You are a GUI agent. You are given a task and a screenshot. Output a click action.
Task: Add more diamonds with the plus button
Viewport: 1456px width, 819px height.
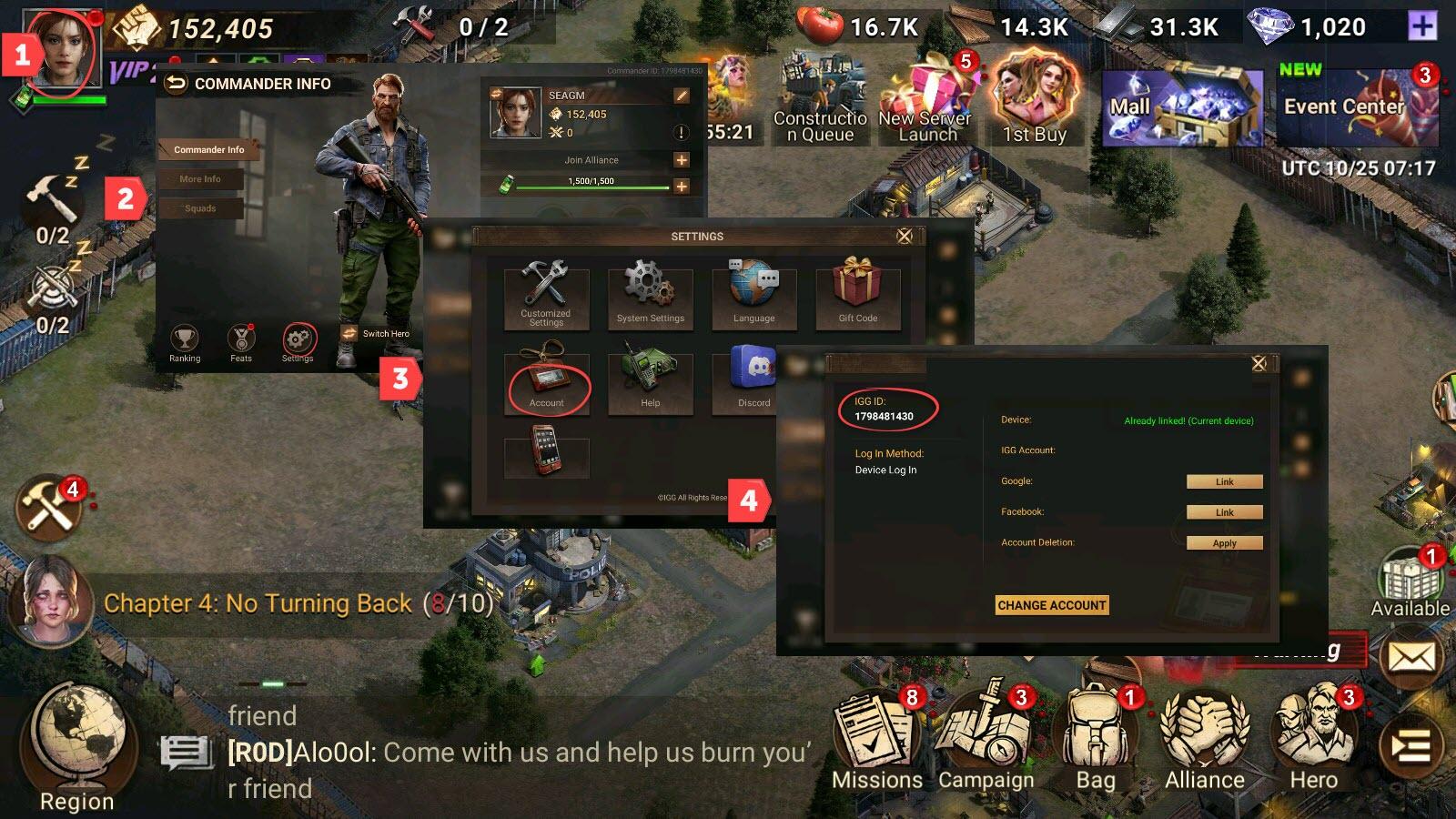point(1422,26)
